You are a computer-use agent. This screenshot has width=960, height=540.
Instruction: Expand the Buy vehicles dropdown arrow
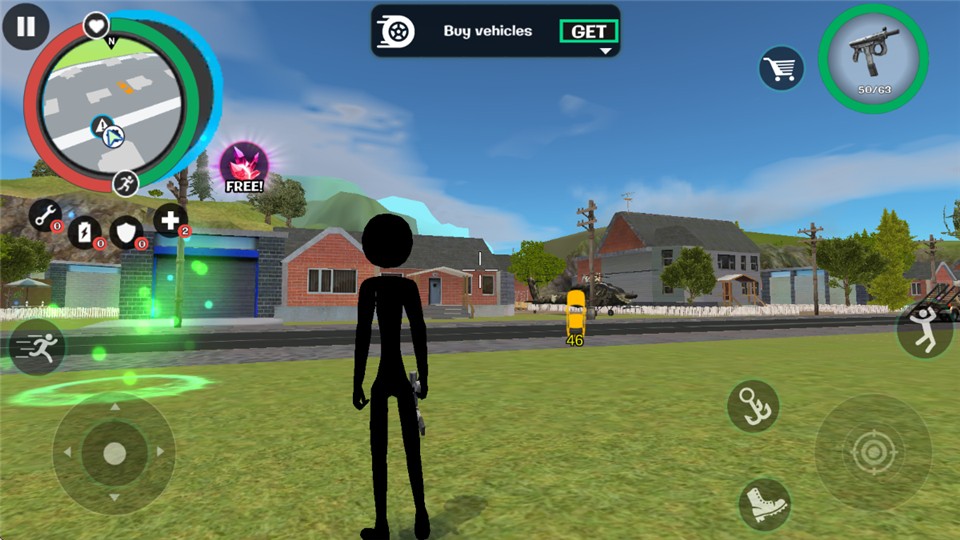click(605, 51)
